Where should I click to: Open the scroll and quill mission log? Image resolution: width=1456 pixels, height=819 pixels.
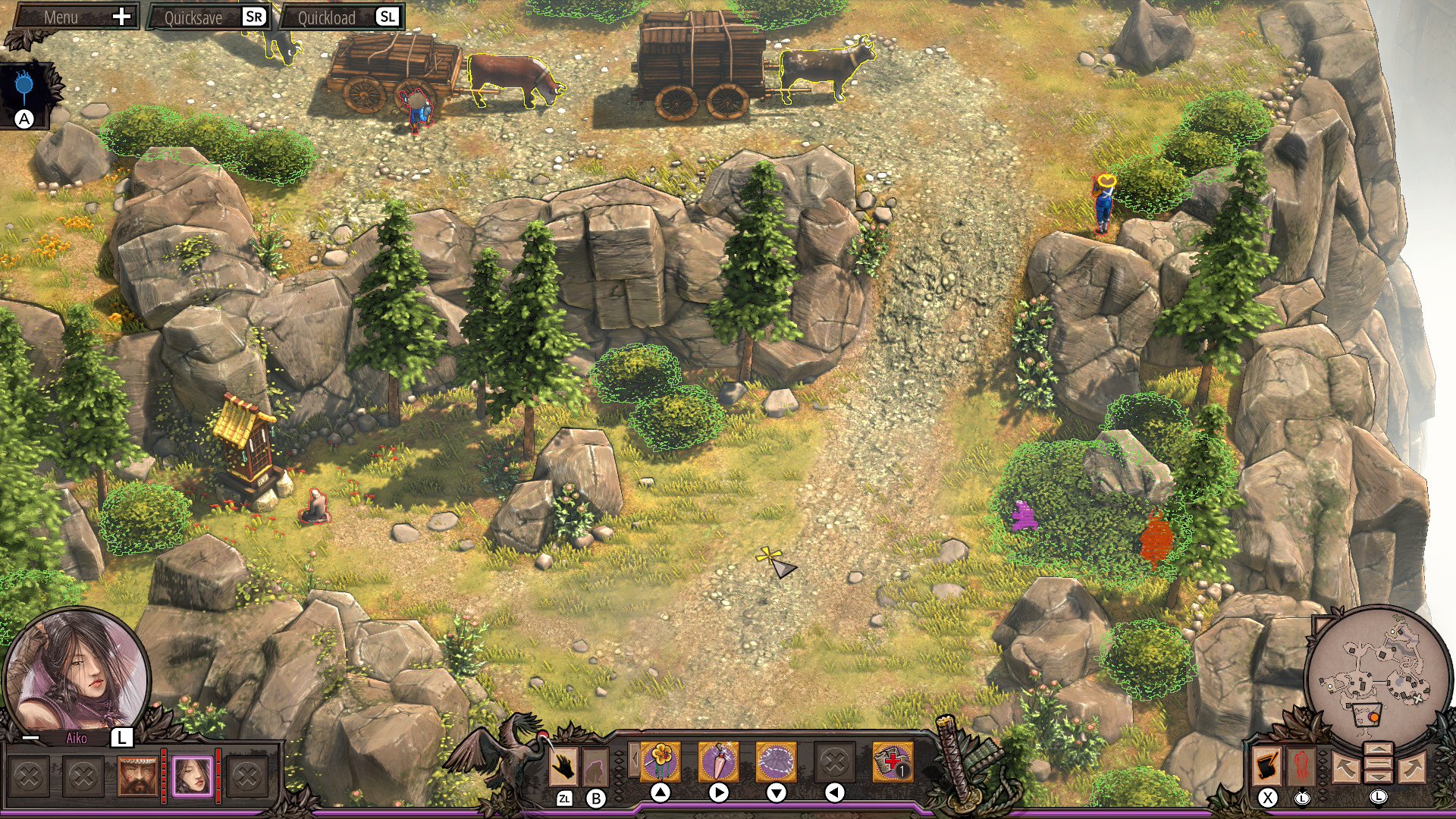pyautogui.click(x=1266, y=766)
